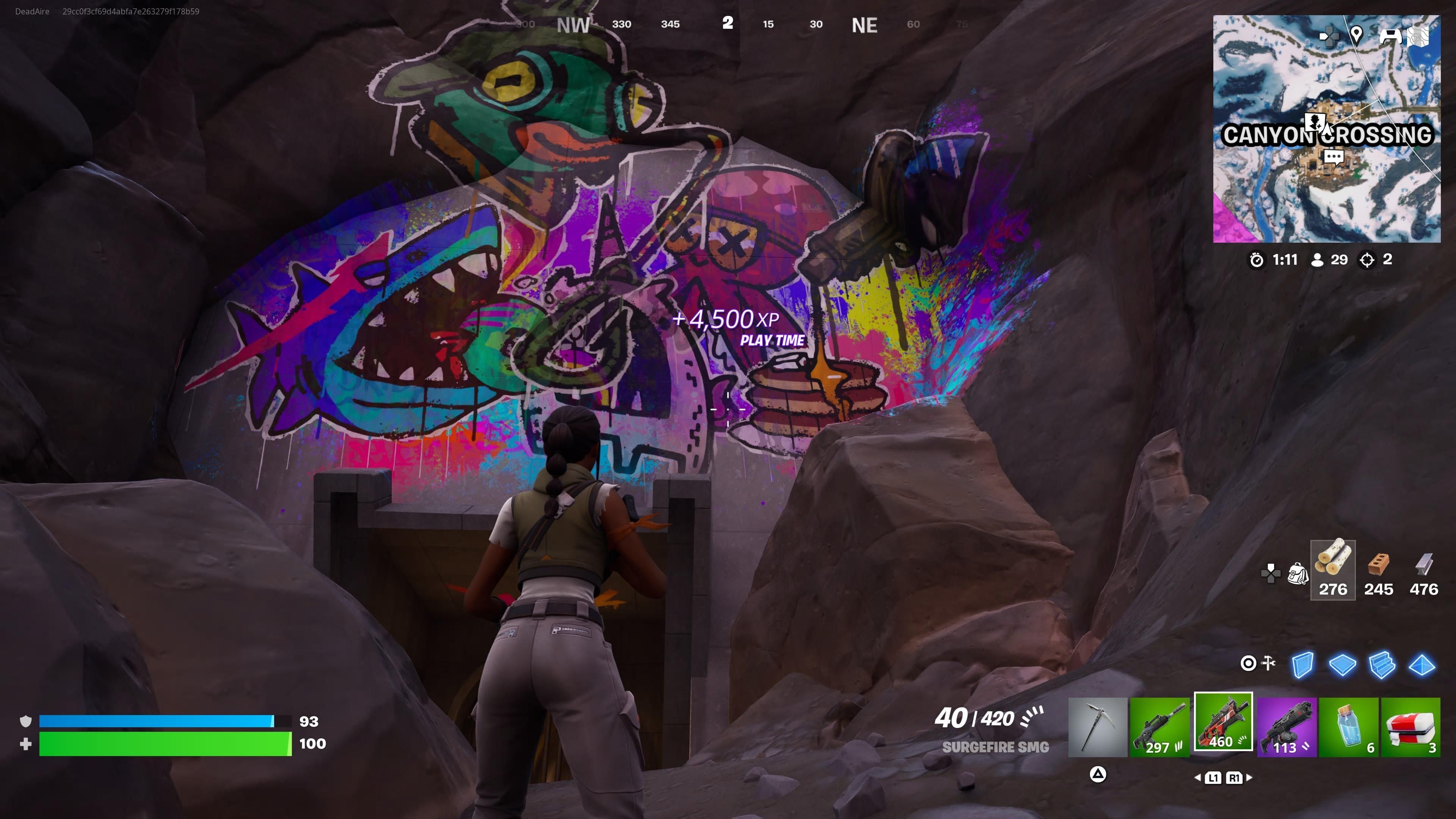
Task: Select the pyramid roof building piece
Action: [1421, 665]
